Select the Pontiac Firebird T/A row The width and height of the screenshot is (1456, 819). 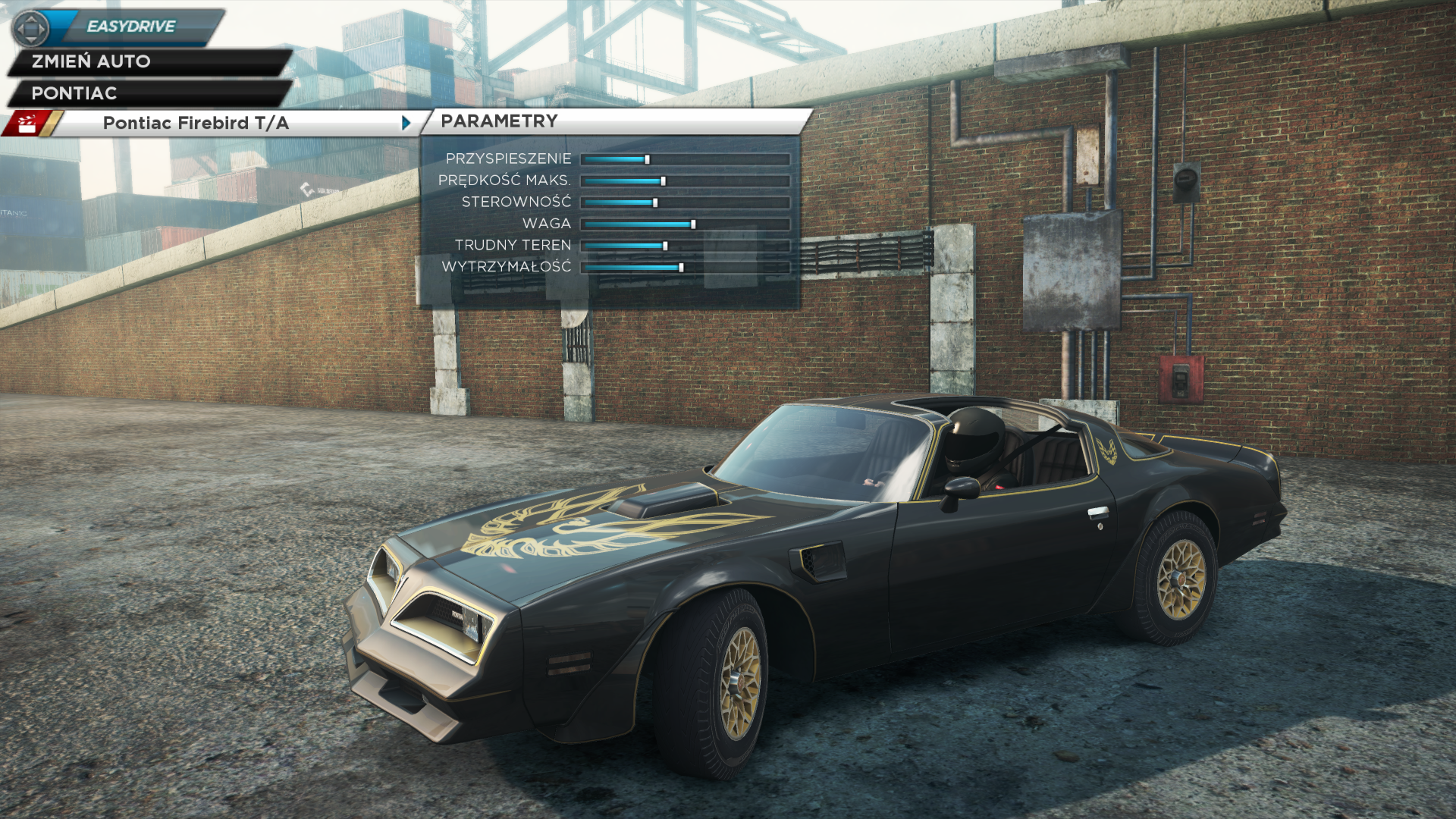click(x=196, y=123)
